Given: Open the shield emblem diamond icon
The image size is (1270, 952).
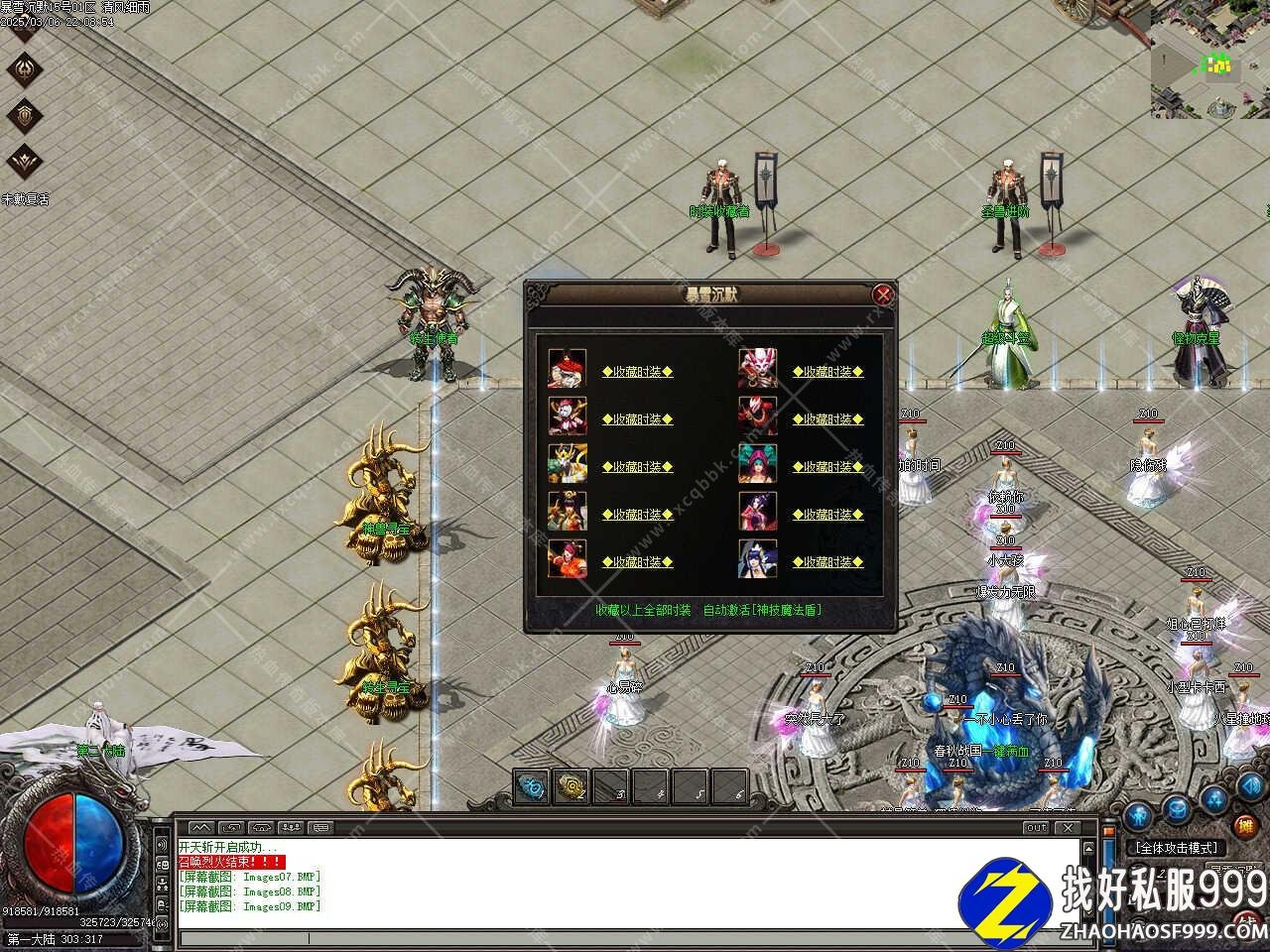Looking at the screenshot, I should (25, 114).
